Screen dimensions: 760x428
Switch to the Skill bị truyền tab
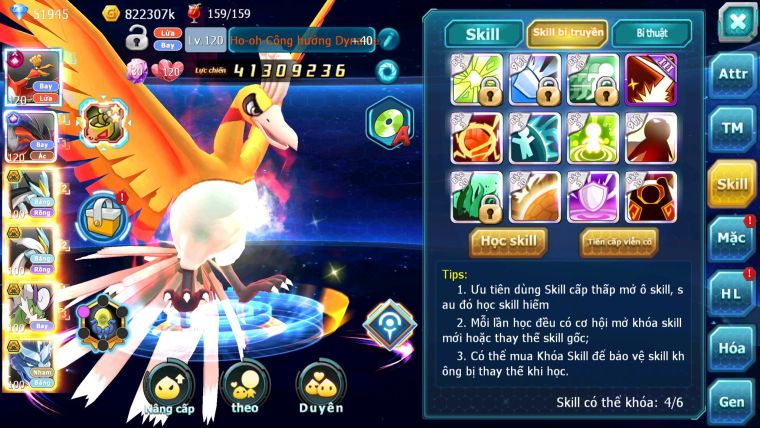[566, 34]
